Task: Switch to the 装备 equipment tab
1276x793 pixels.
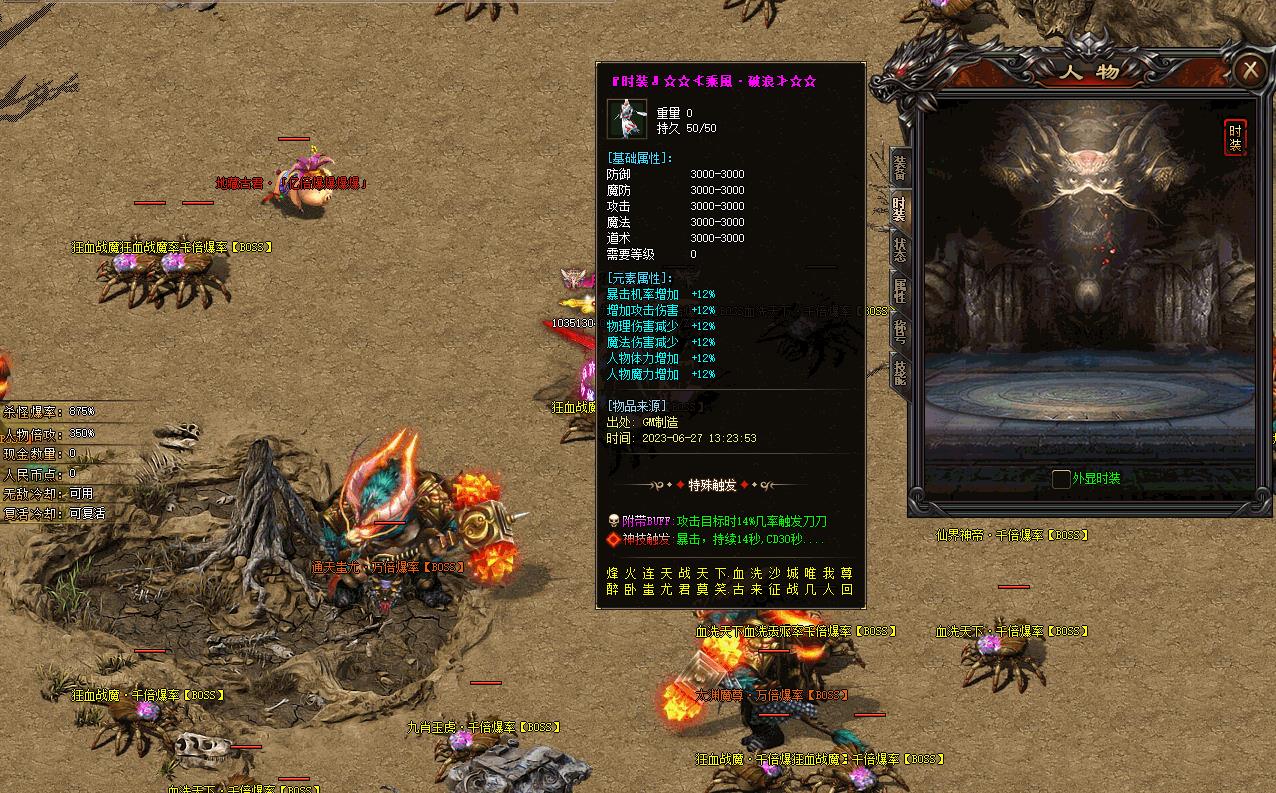Action: [900, 167]
